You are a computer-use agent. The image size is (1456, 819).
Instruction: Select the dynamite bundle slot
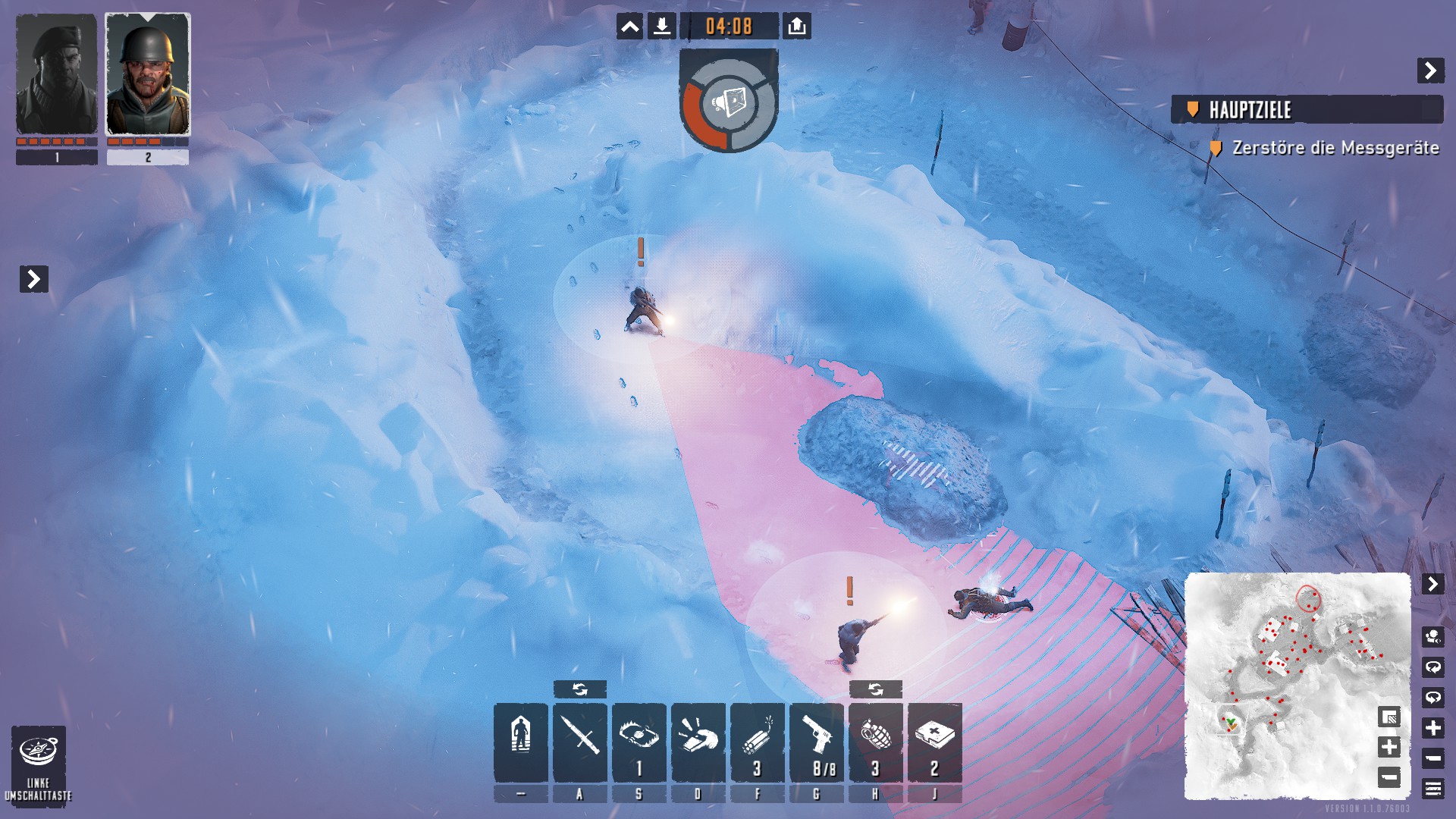point(758,742)
